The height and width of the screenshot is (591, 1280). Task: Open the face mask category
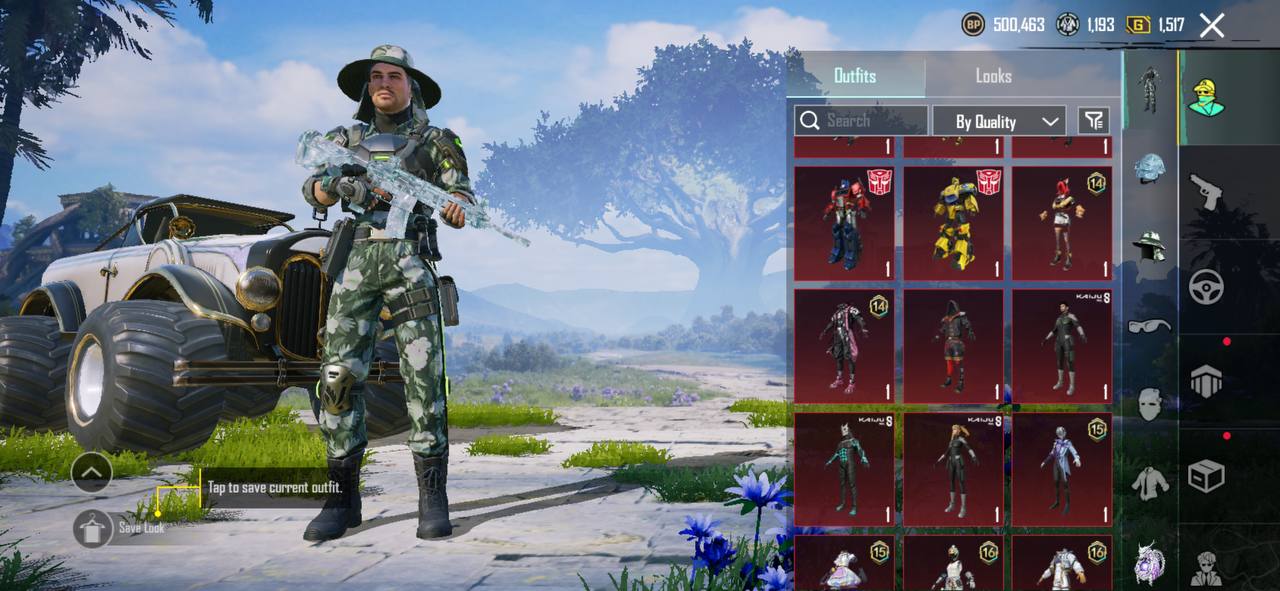pyautogui.click(x=1150, y=404)
